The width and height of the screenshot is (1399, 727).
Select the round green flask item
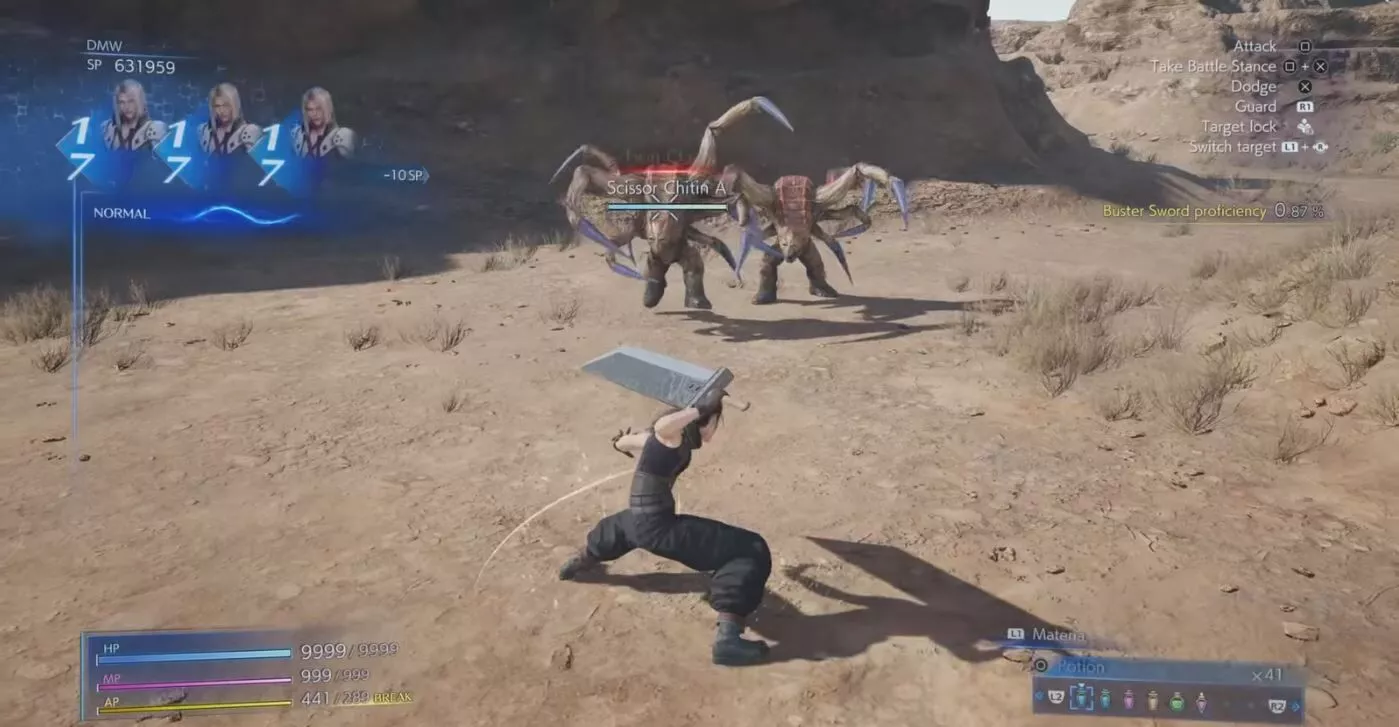(x=1176, y=702)
